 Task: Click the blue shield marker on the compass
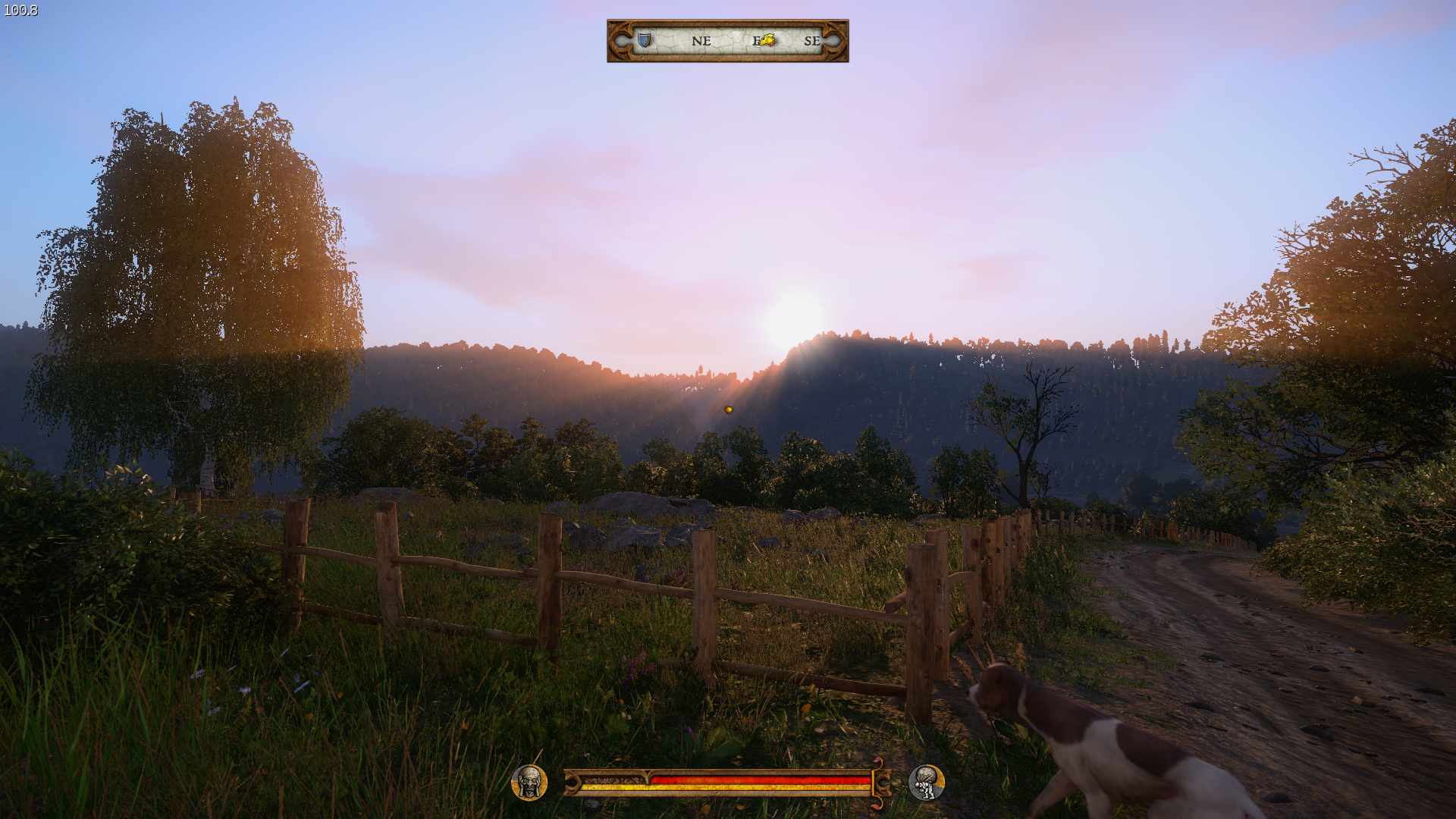pos(644,40)
